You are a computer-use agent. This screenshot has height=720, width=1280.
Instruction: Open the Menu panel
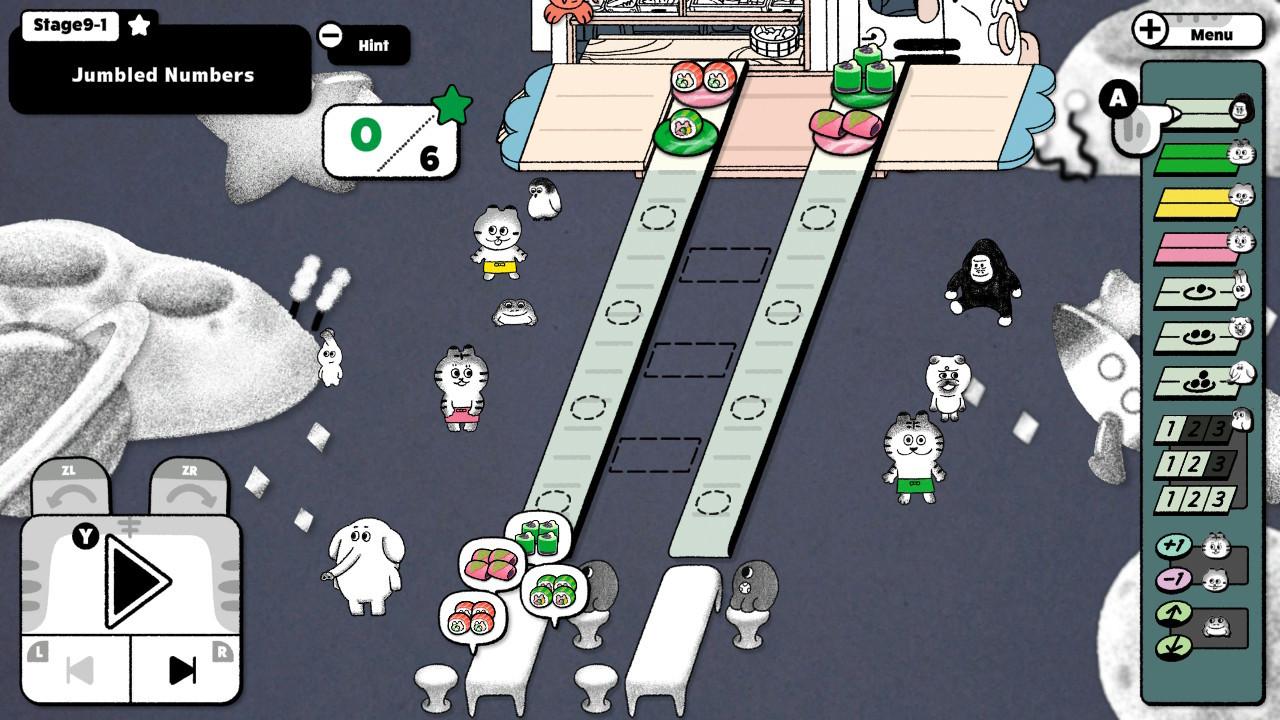(x=1194, y=30)
